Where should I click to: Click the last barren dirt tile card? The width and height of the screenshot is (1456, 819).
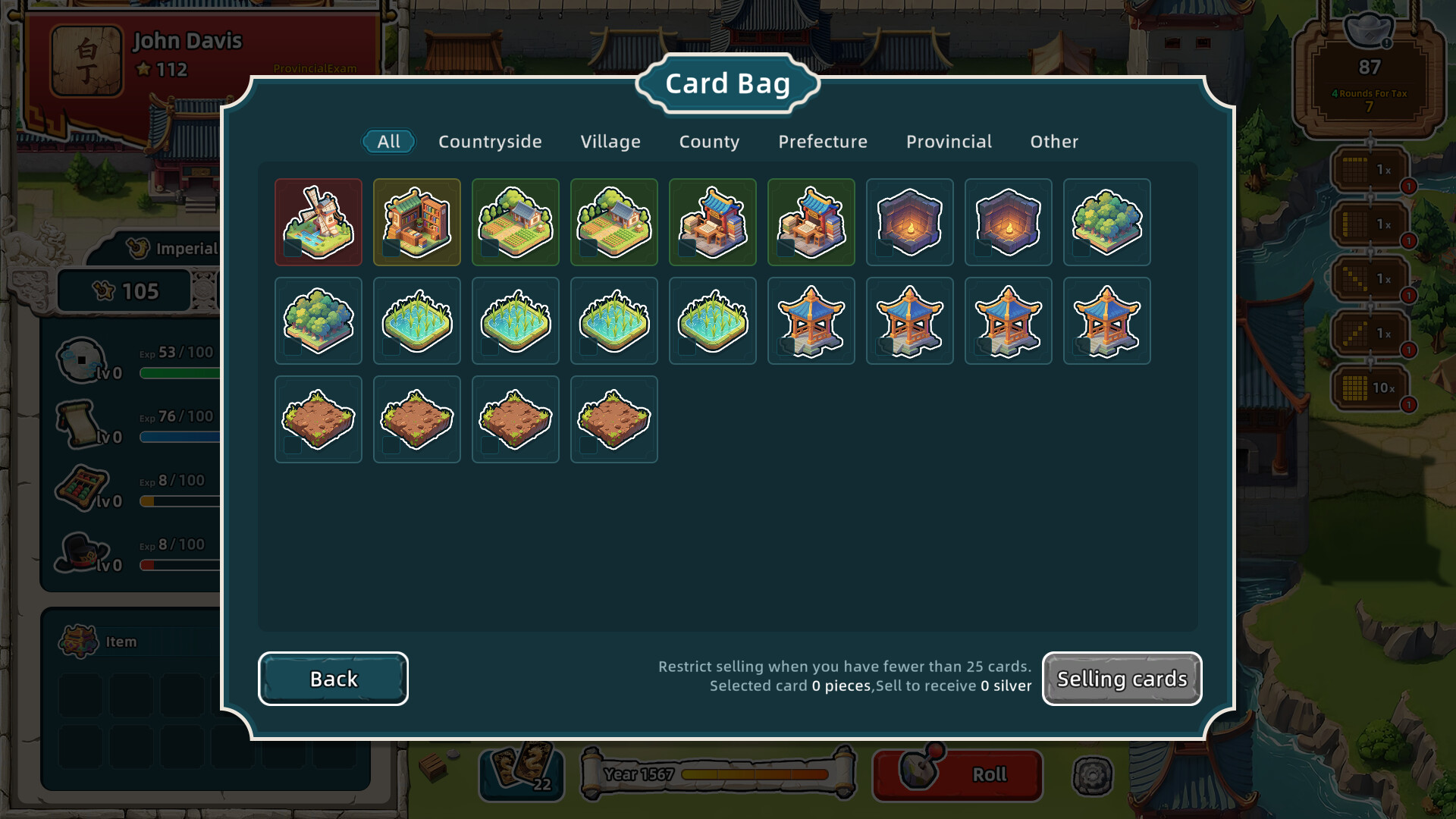[613, 419]
